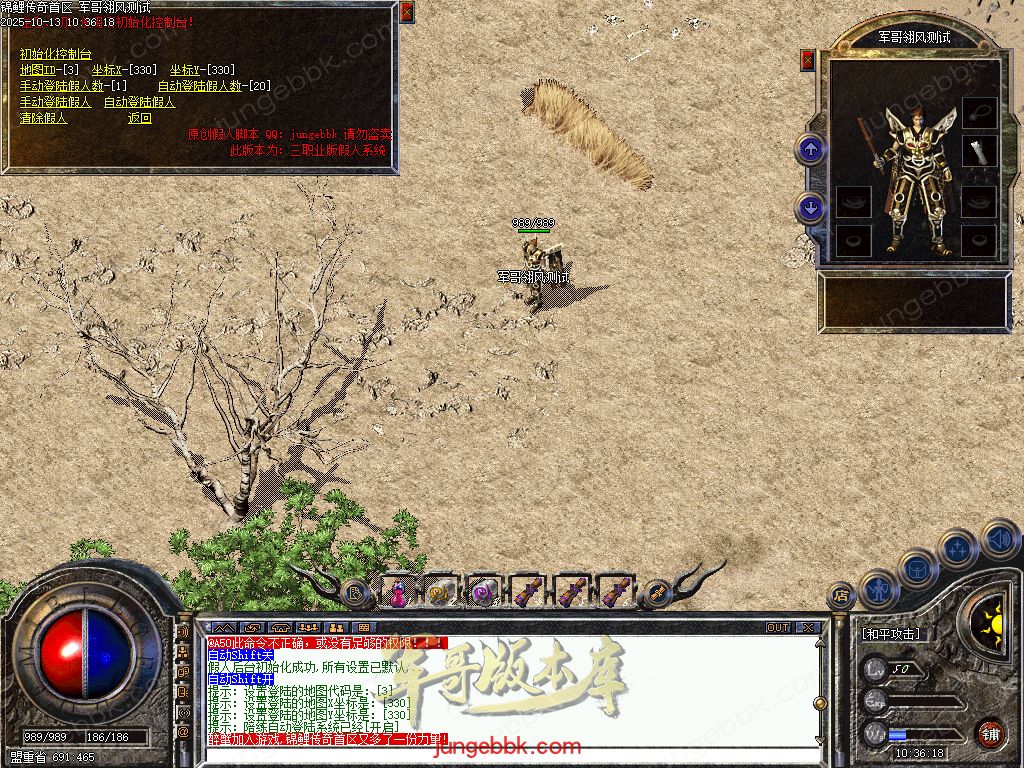Click the 初始化控制台 link
The image size is (1024, 768).
[x=55, y=54]
